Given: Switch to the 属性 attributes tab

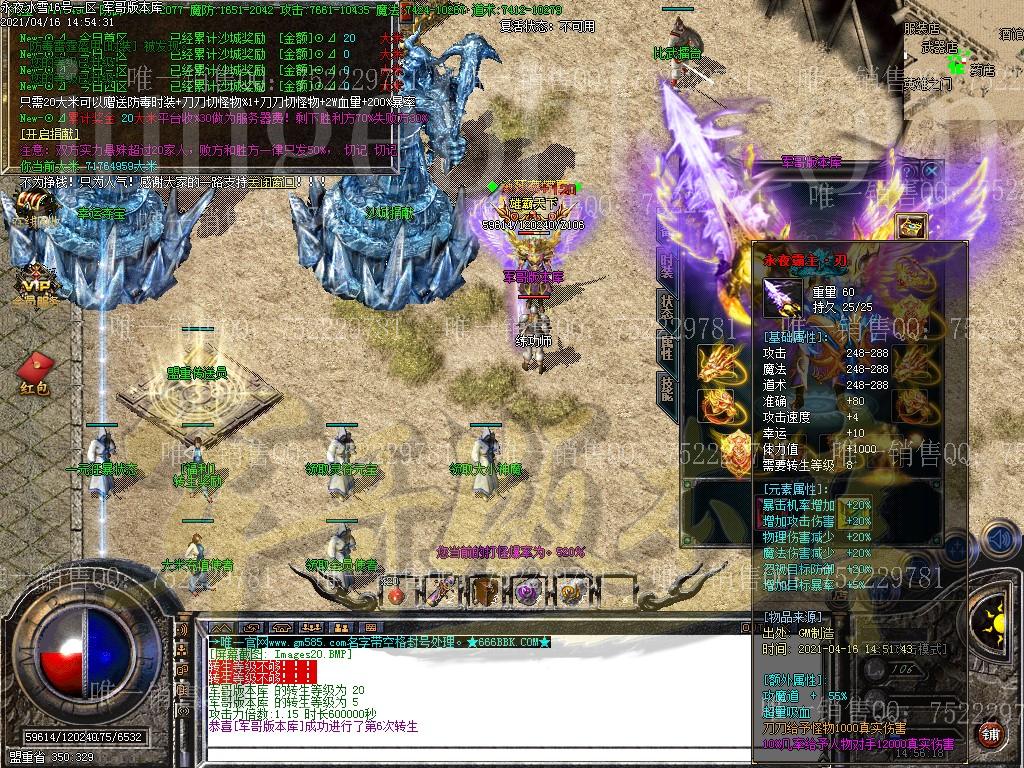Looking at the screenshot, I should (667, 347).
